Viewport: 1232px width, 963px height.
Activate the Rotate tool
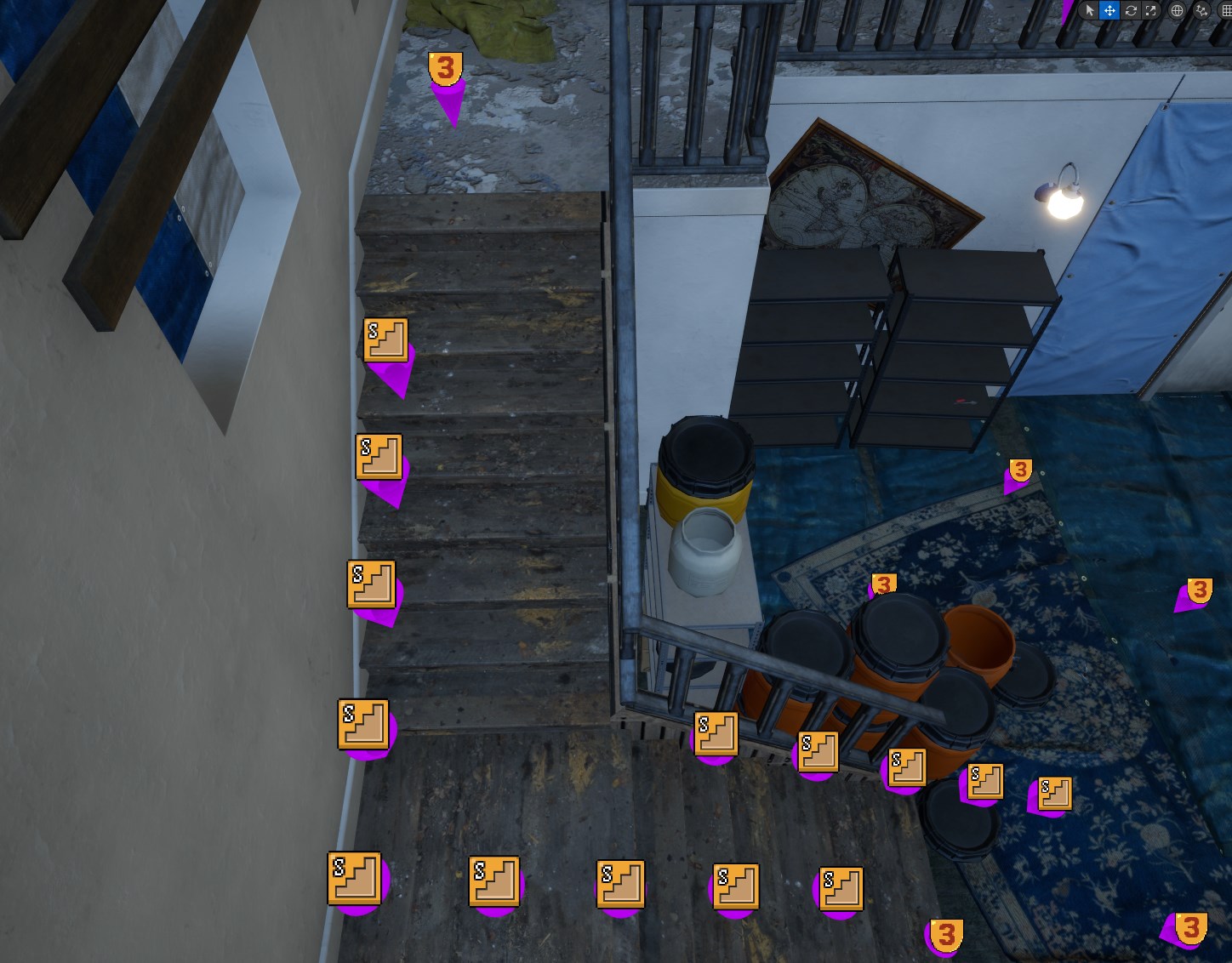pyautogui.click(x=1130, y=10)
